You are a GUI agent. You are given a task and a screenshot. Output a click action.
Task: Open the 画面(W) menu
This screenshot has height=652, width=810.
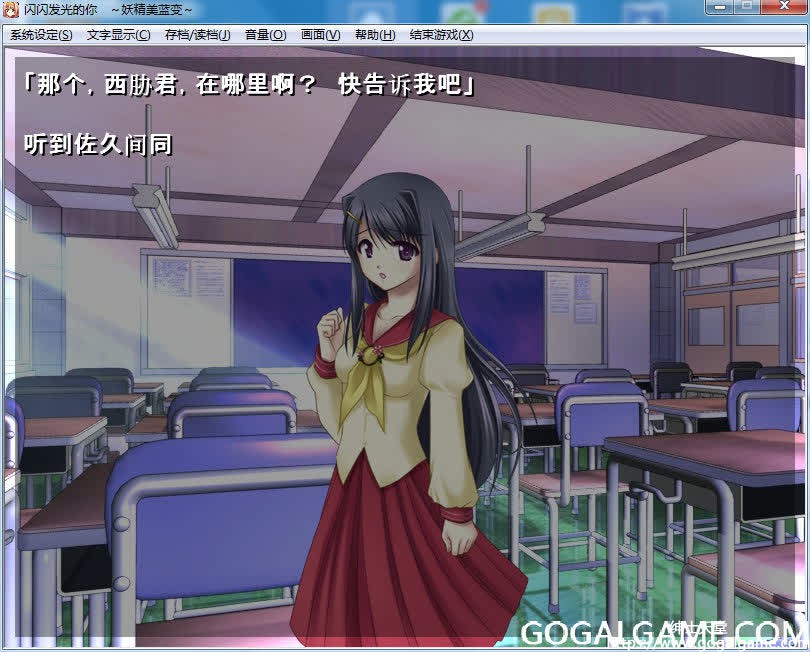(x=320, y=35)
